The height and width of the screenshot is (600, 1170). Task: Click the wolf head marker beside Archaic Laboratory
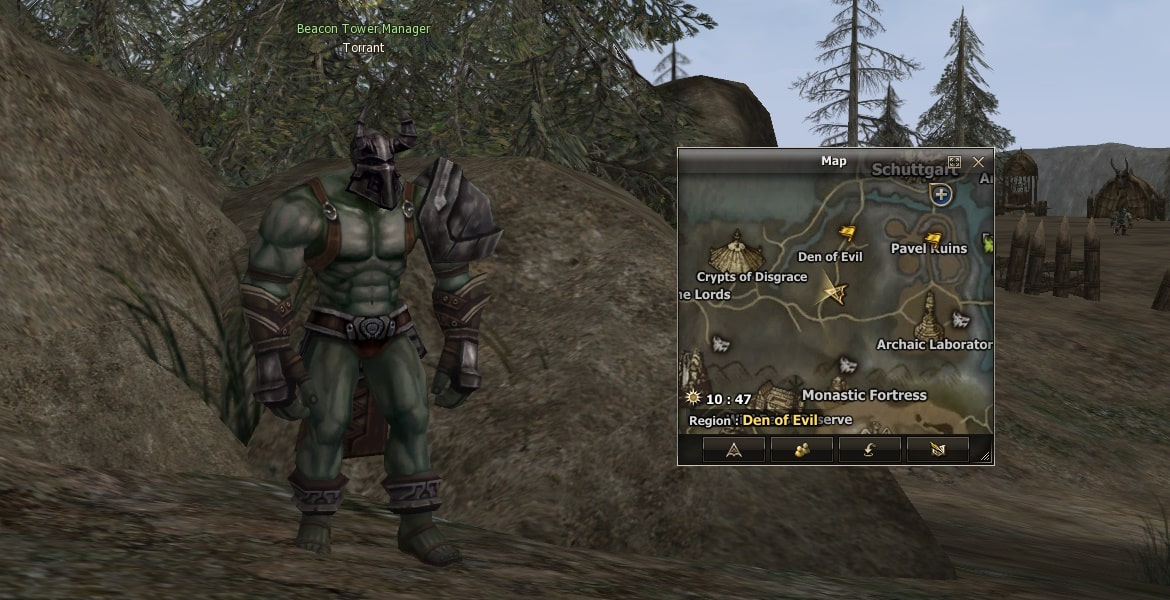click(x=960, y=320)
